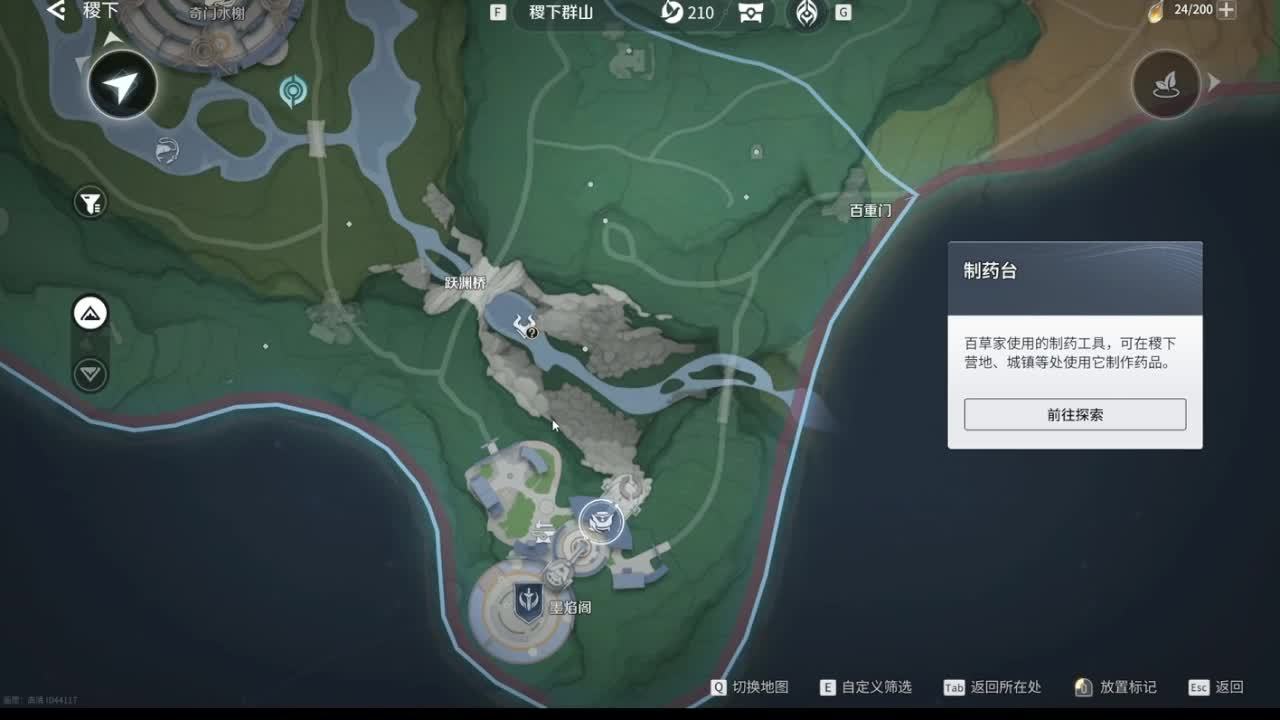Open the round sprout button
The width and height of the screenshot is (1280, 720).
[x=1166, y=85]
